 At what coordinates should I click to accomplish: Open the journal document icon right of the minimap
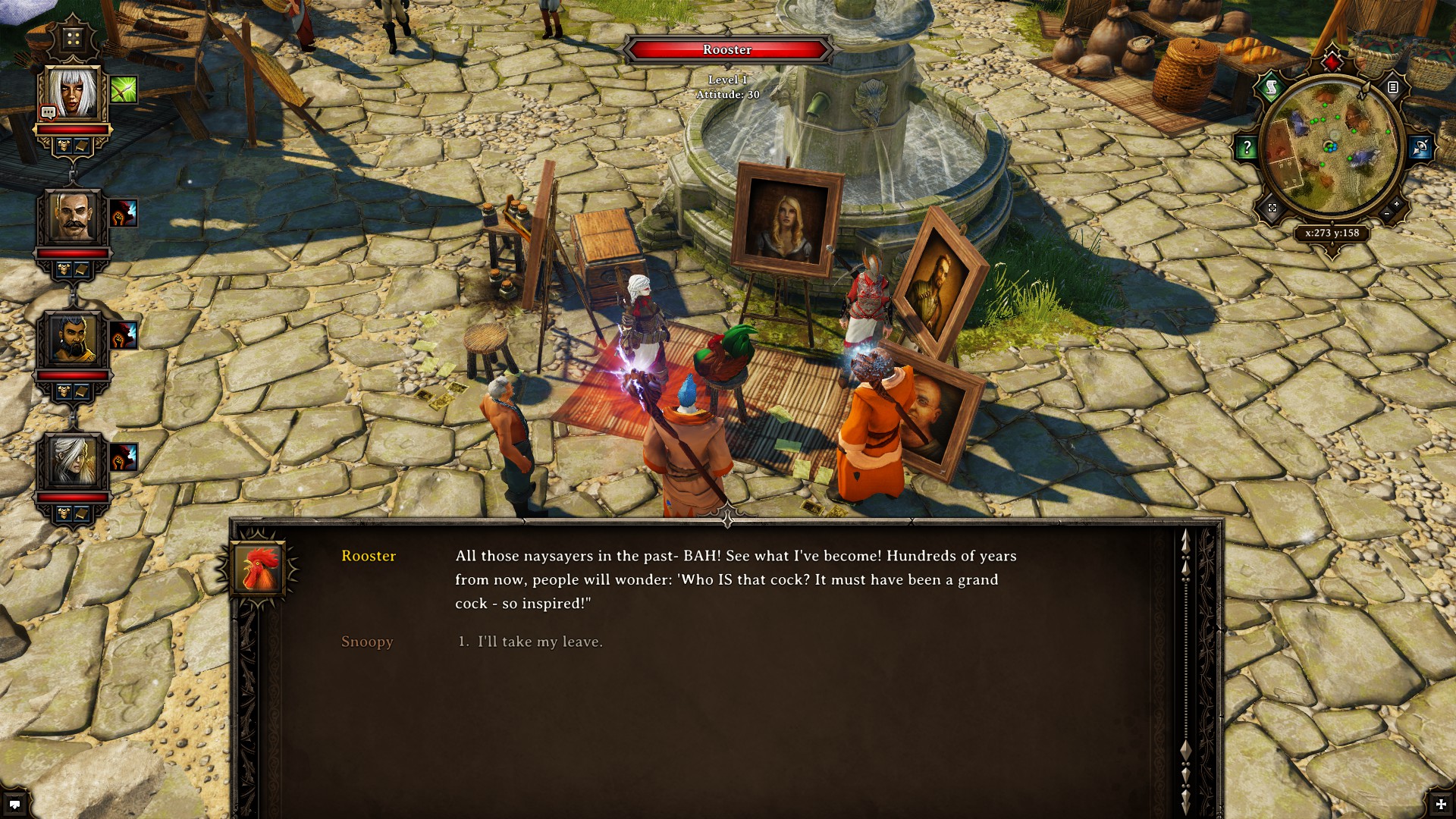pos(1393,87)
